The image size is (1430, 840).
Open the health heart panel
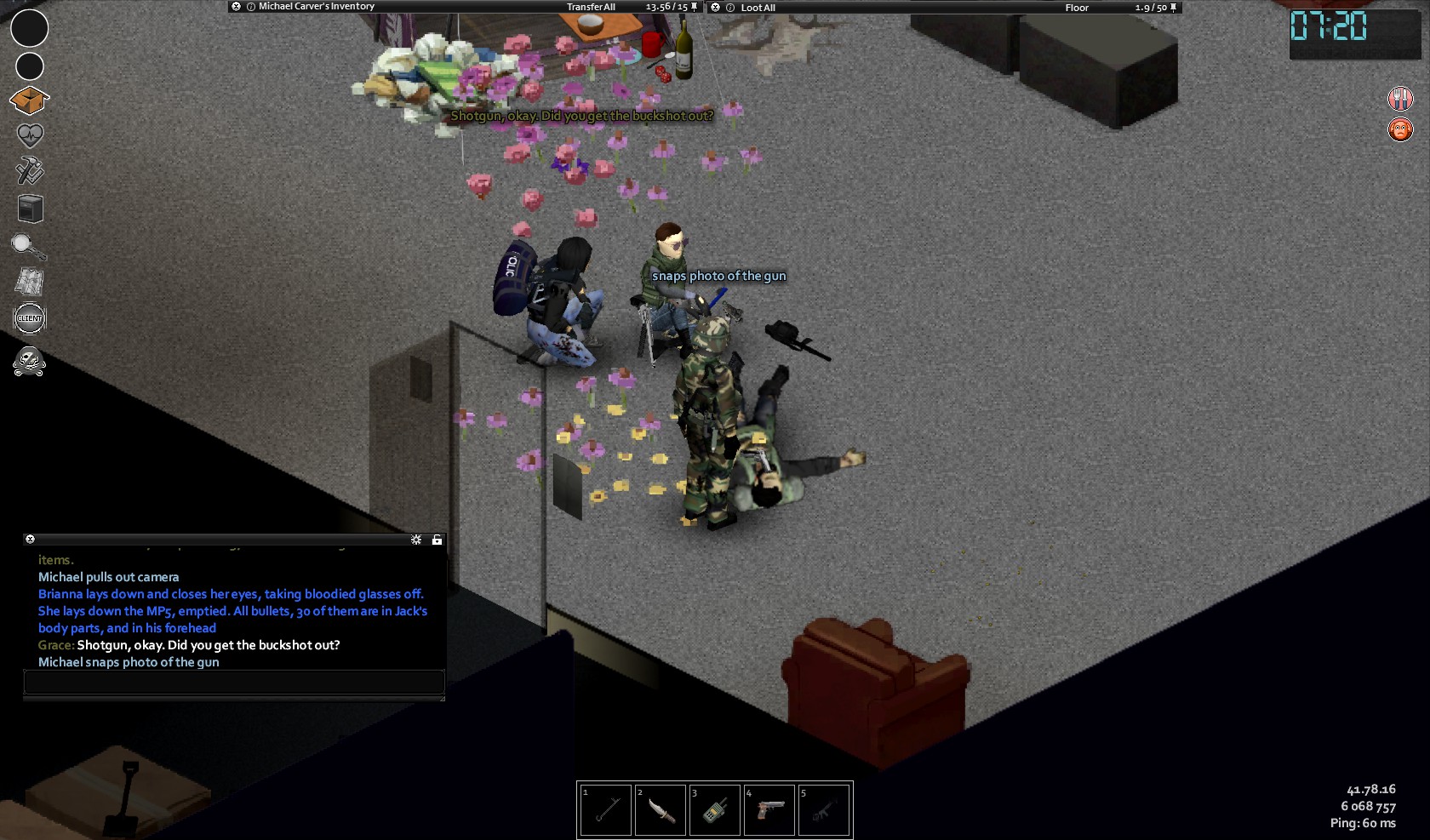[30, 135]
